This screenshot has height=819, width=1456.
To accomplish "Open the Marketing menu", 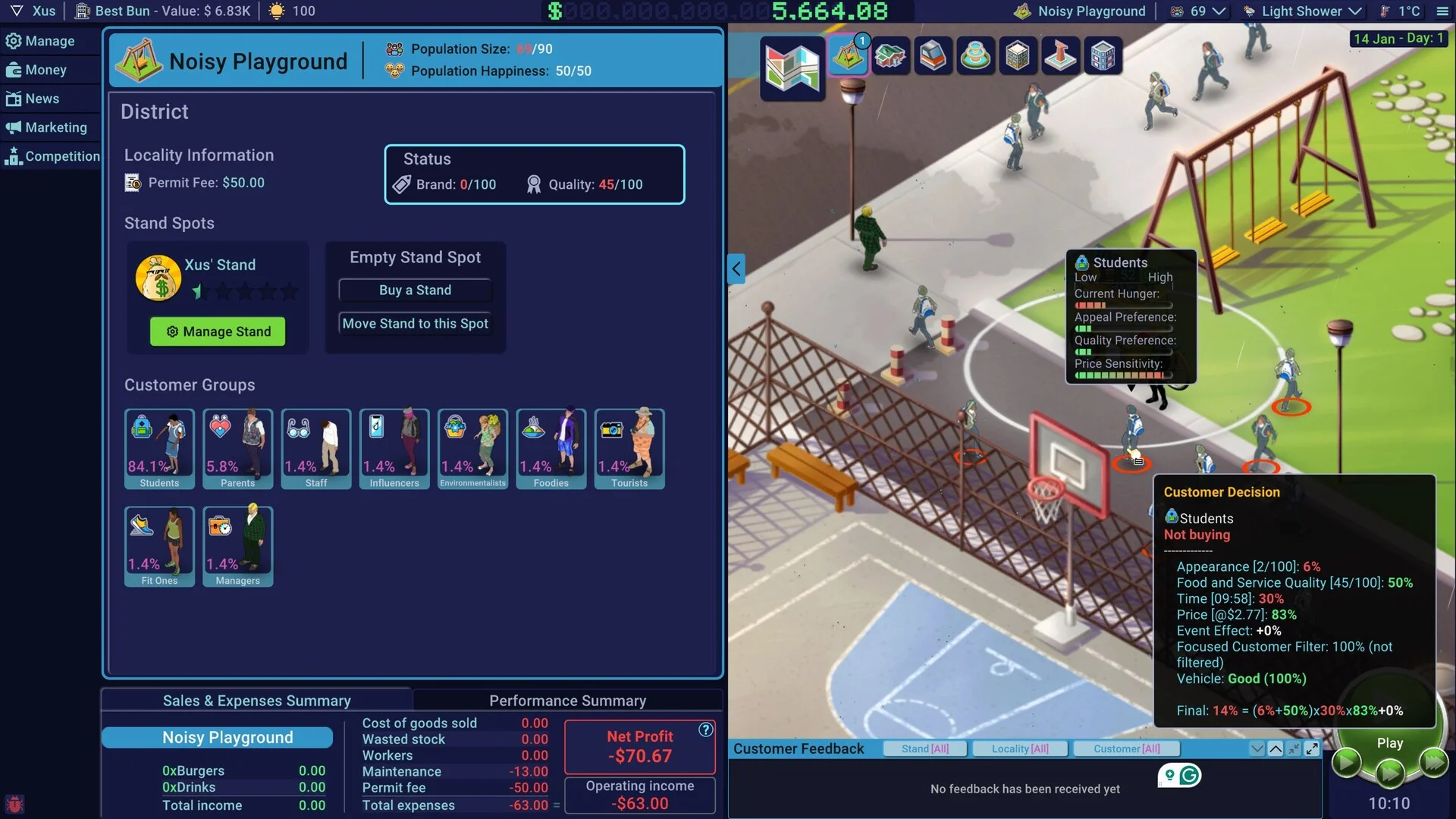I will pyautogui.click(x=55, y=127).
